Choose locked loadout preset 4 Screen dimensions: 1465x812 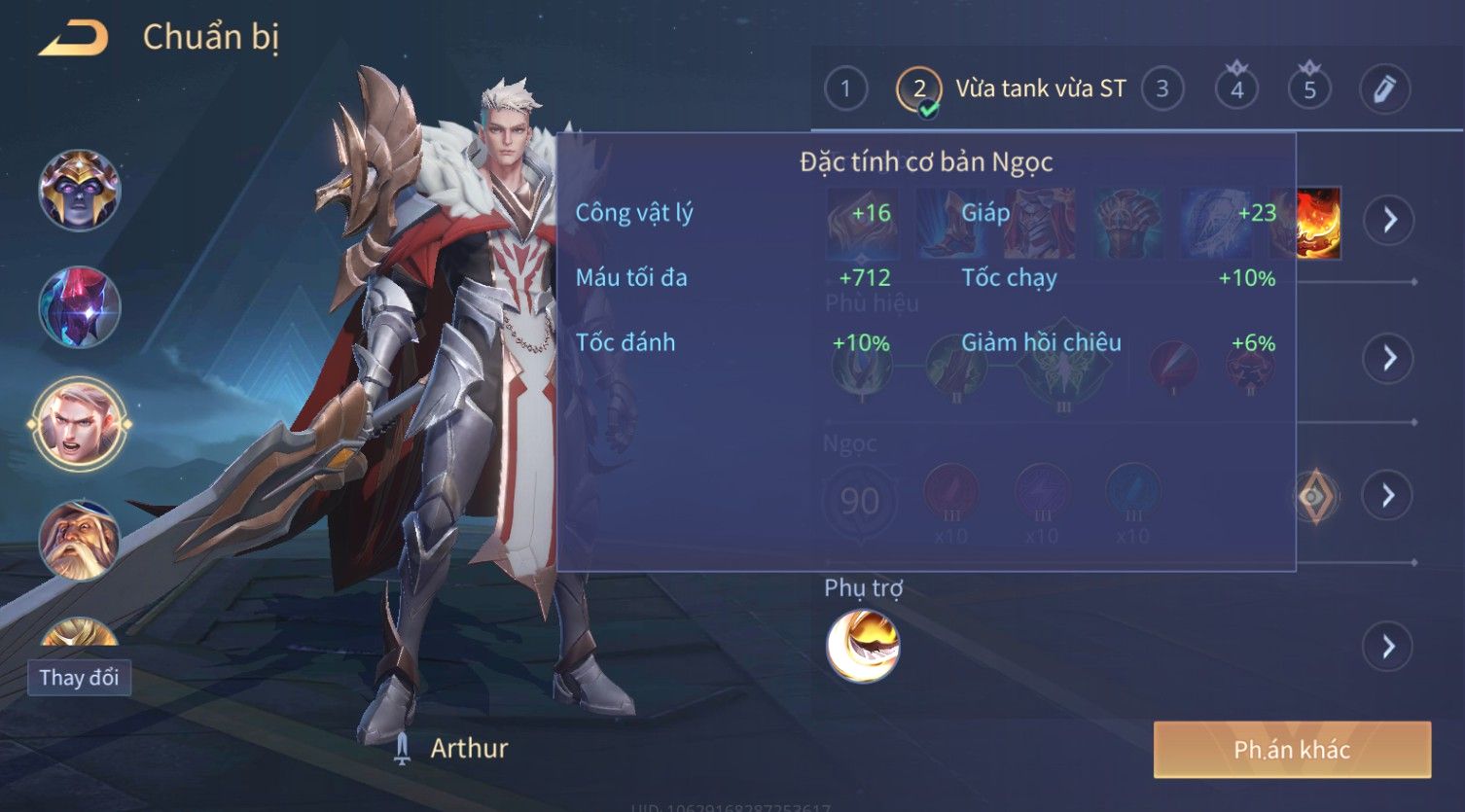1236,89
